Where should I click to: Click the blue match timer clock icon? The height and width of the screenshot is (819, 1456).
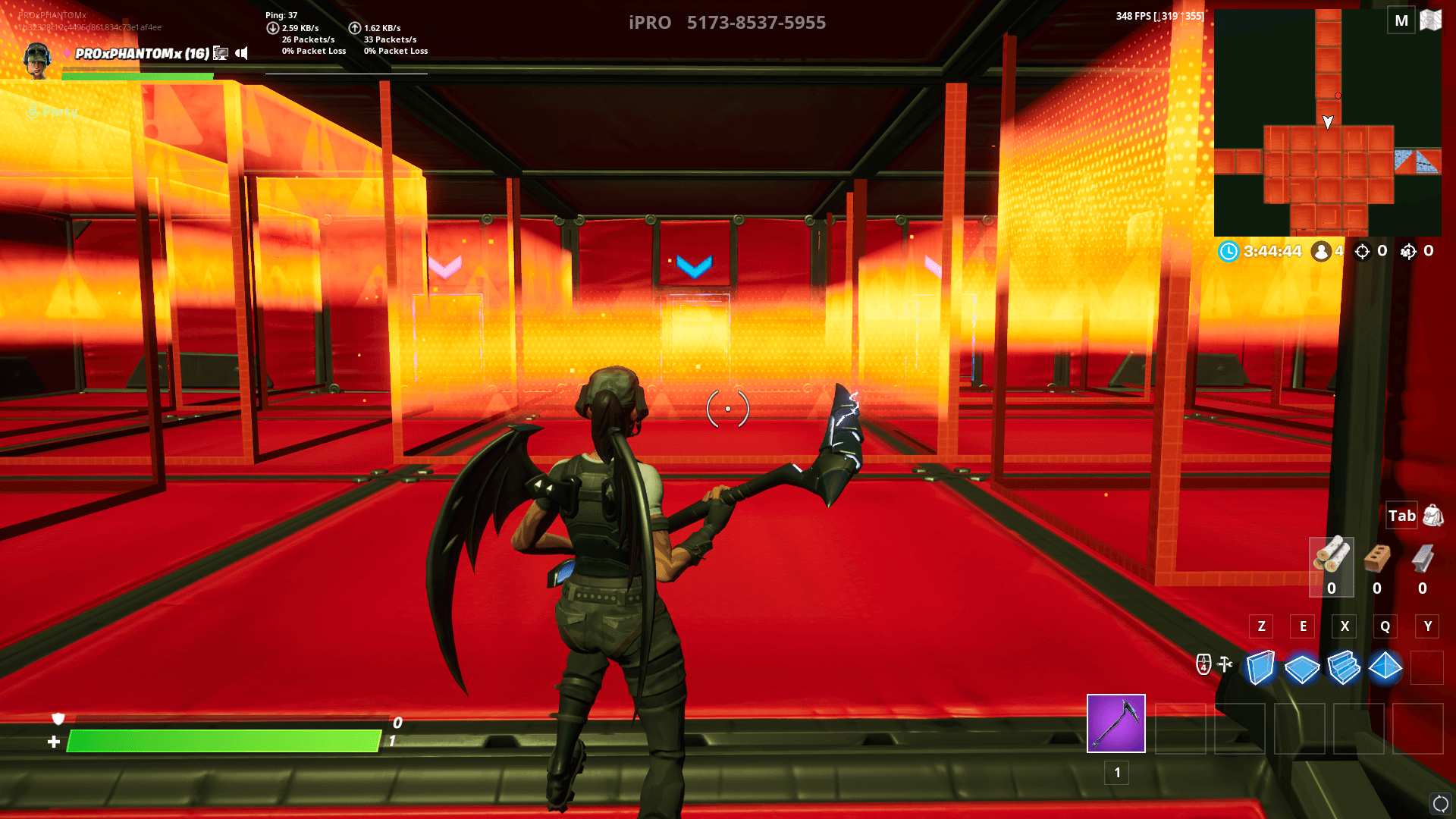1228,251
